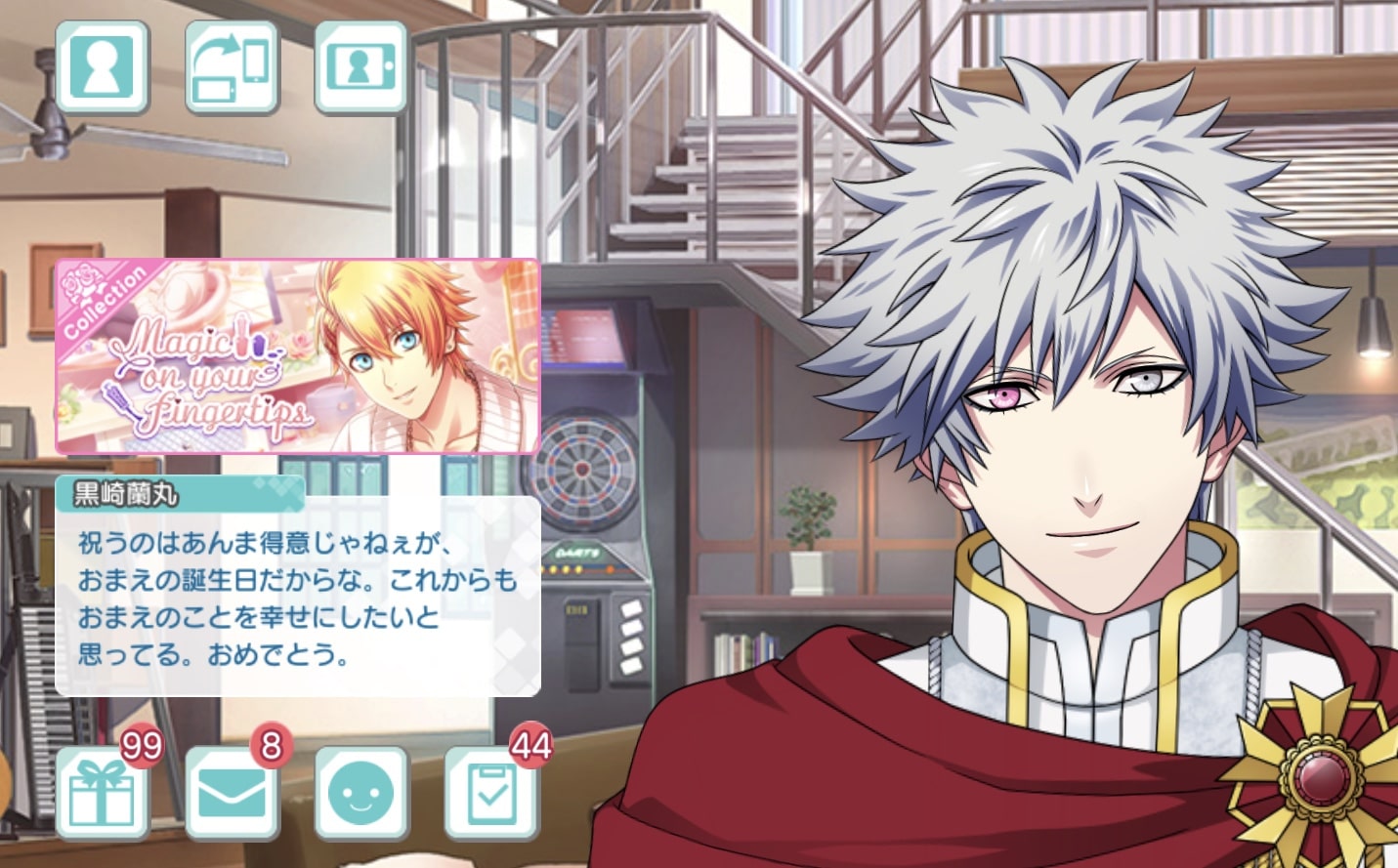Open the character photo frame icon
Viewport: 1398px width, 868px height.
coord(360,67)
